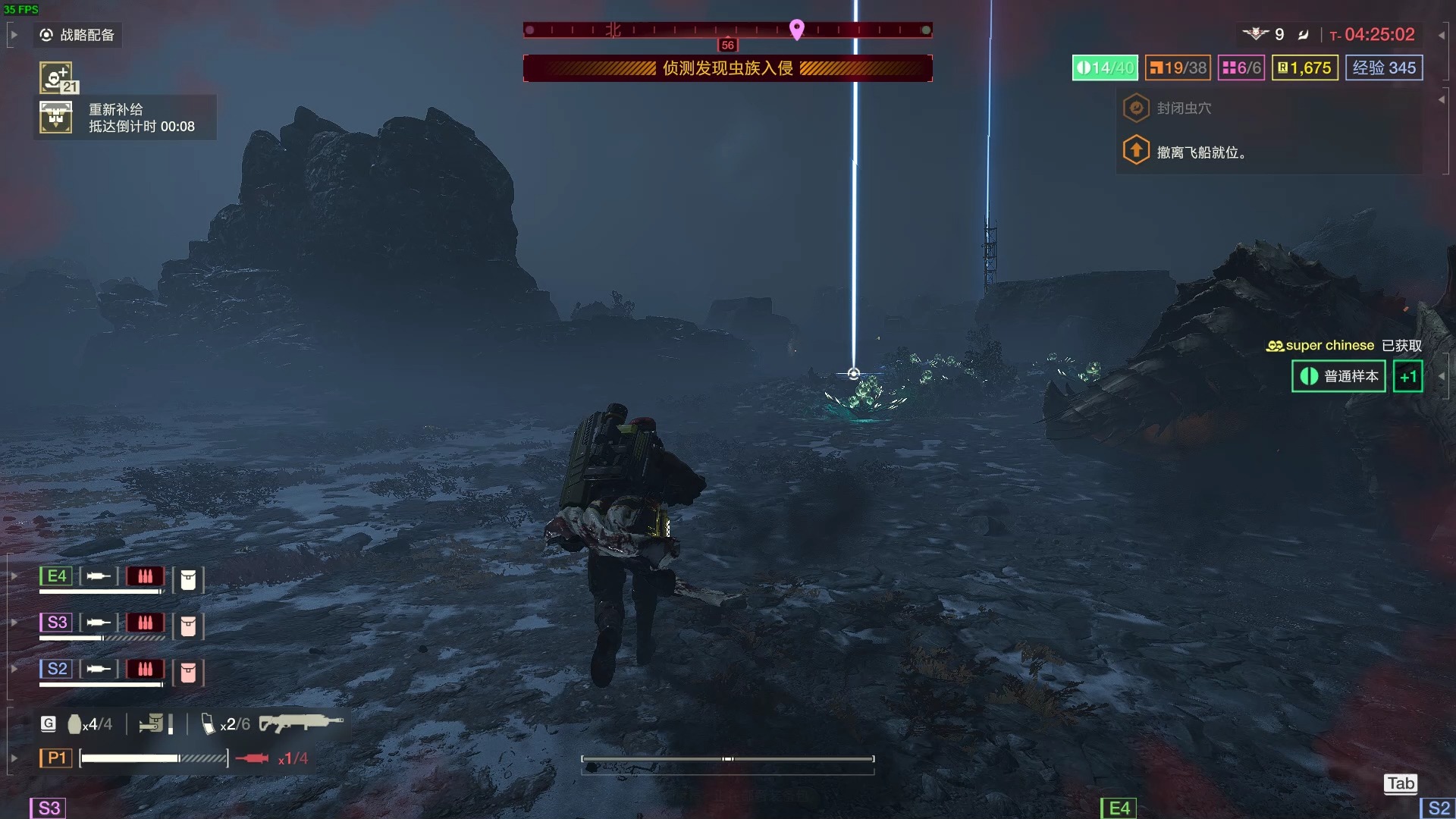Click the green +1 pickup button
This screenshot has height=819, width=1456.
click(1407, 376)
